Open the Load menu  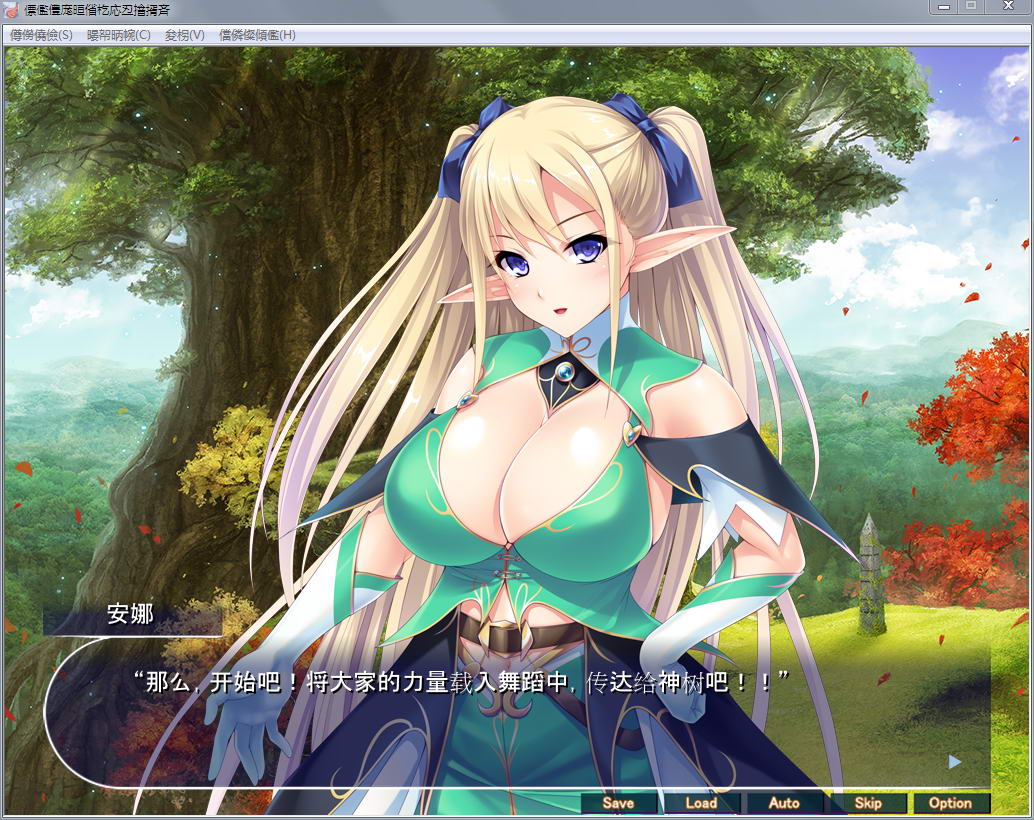[x=701, y=803]
